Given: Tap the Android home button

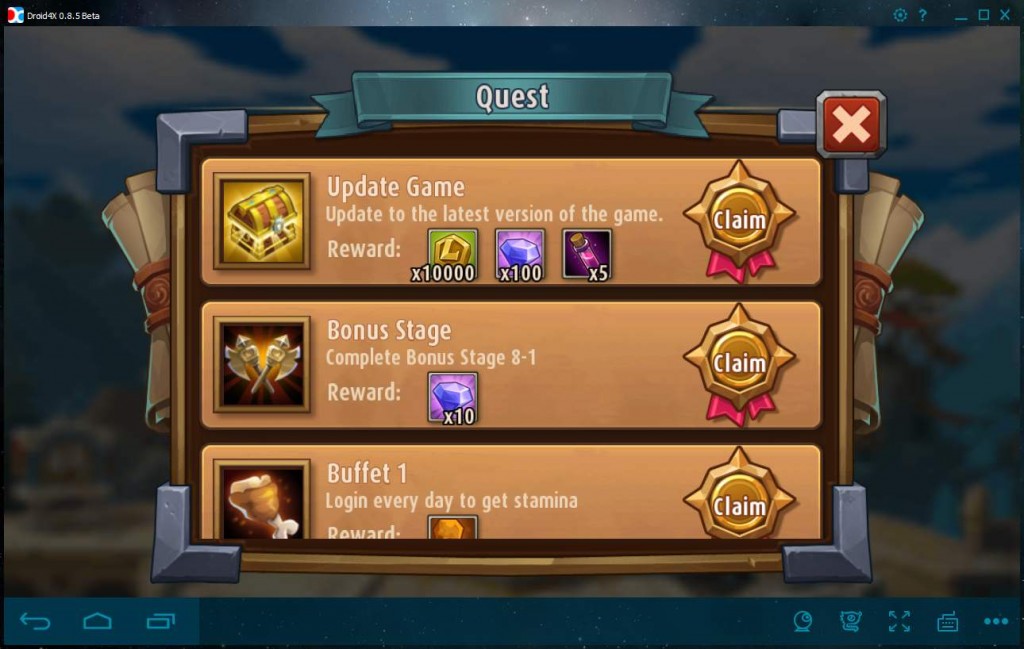Looking at the screenshot, I should [x=97, y=622].
